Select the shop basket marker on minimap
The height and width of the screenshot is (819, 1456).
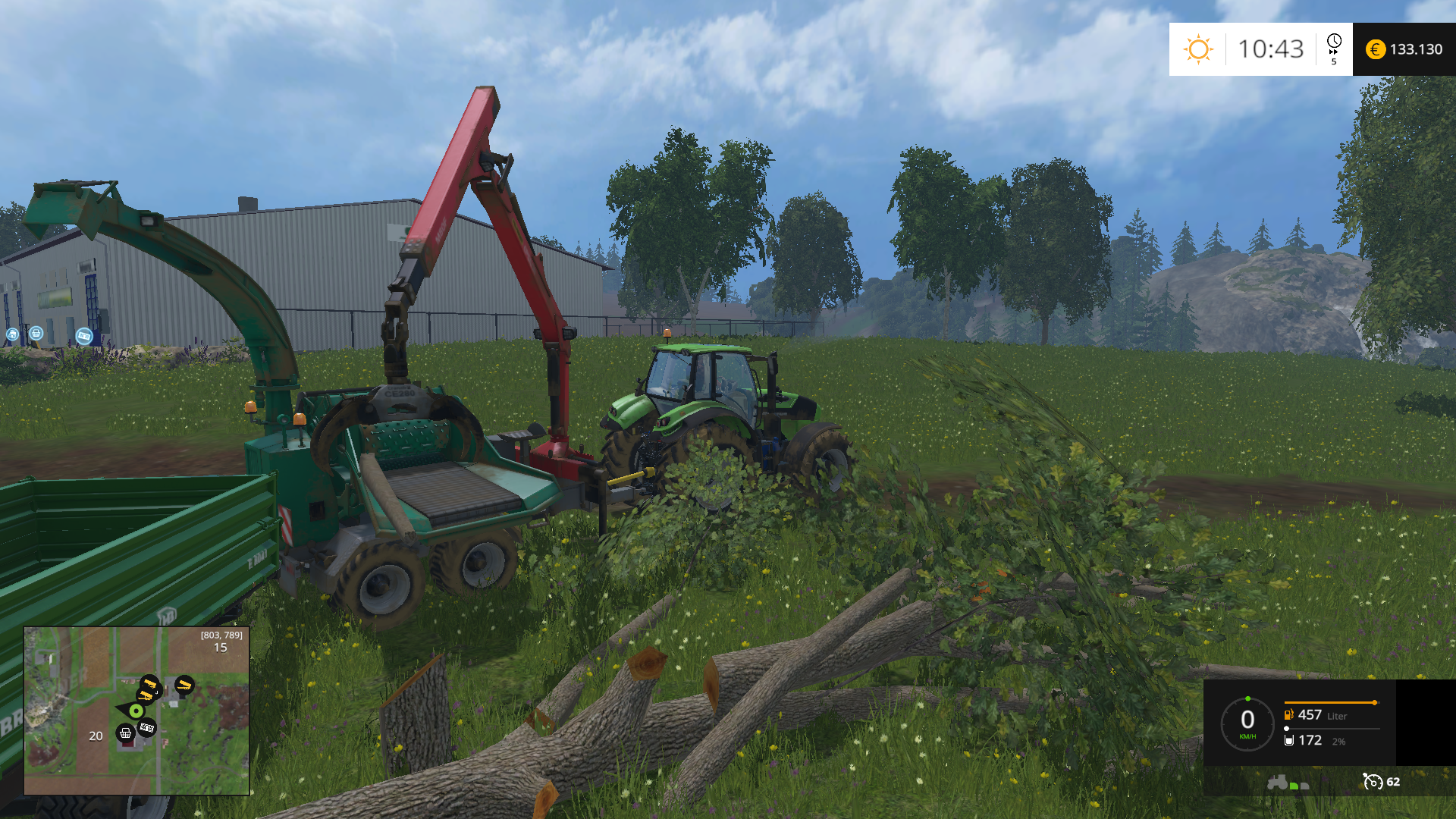[126, 733]
